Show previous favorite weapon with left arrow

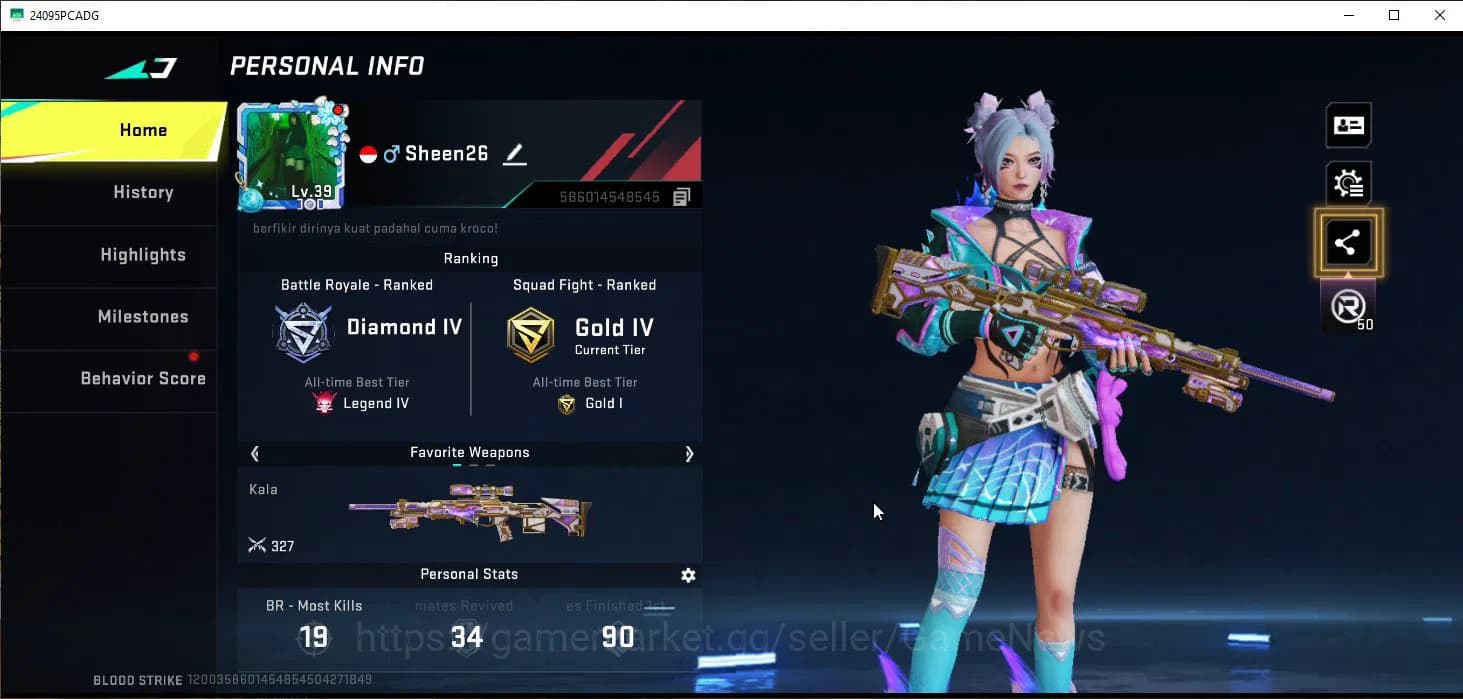[255, 453]
